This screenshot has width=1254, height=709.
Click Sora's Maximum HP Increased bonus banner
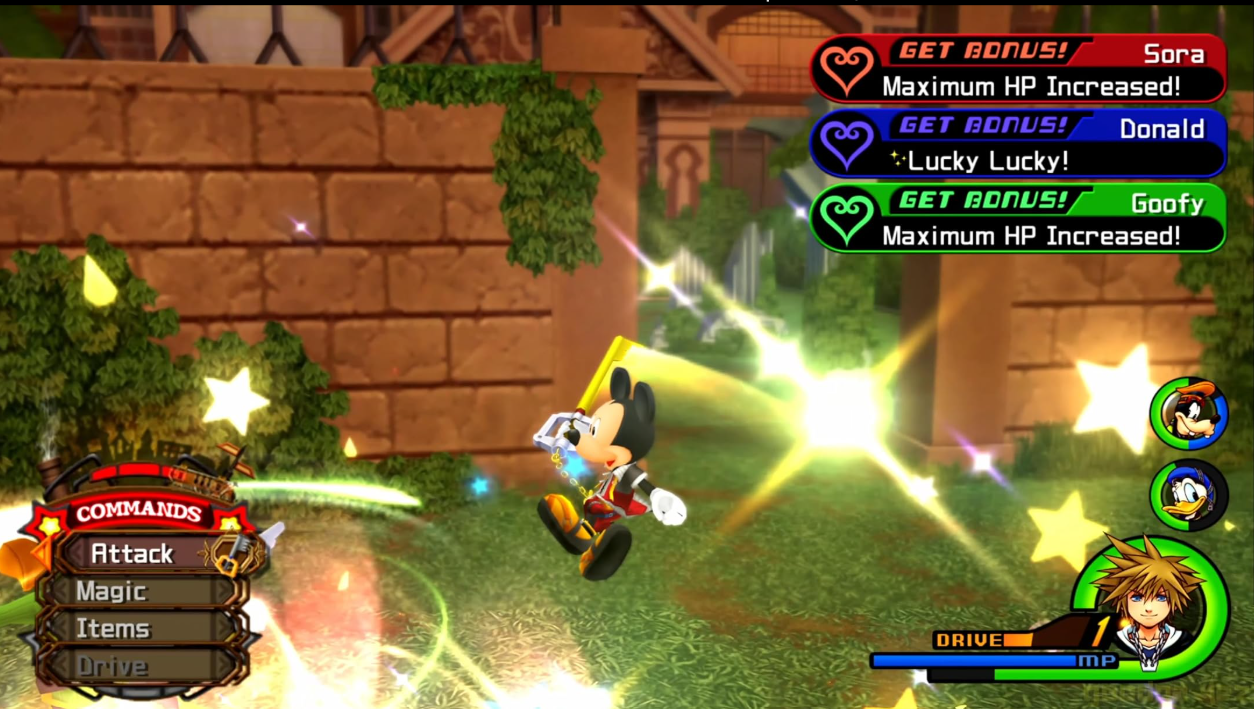click(x=1018, y=69)
